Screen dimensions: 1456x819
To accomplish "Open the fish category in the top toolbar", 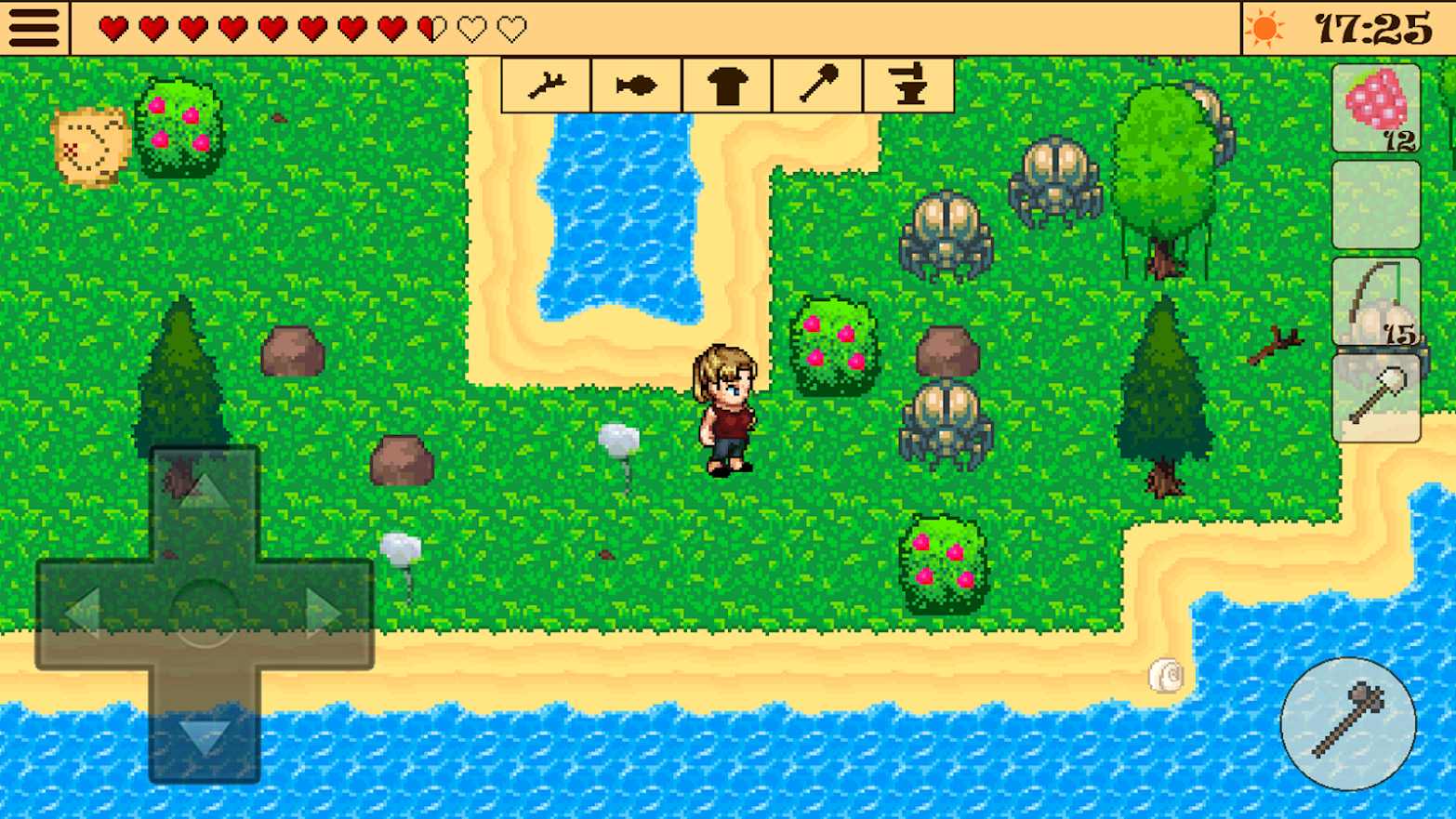I will click(x=636, y=85).
